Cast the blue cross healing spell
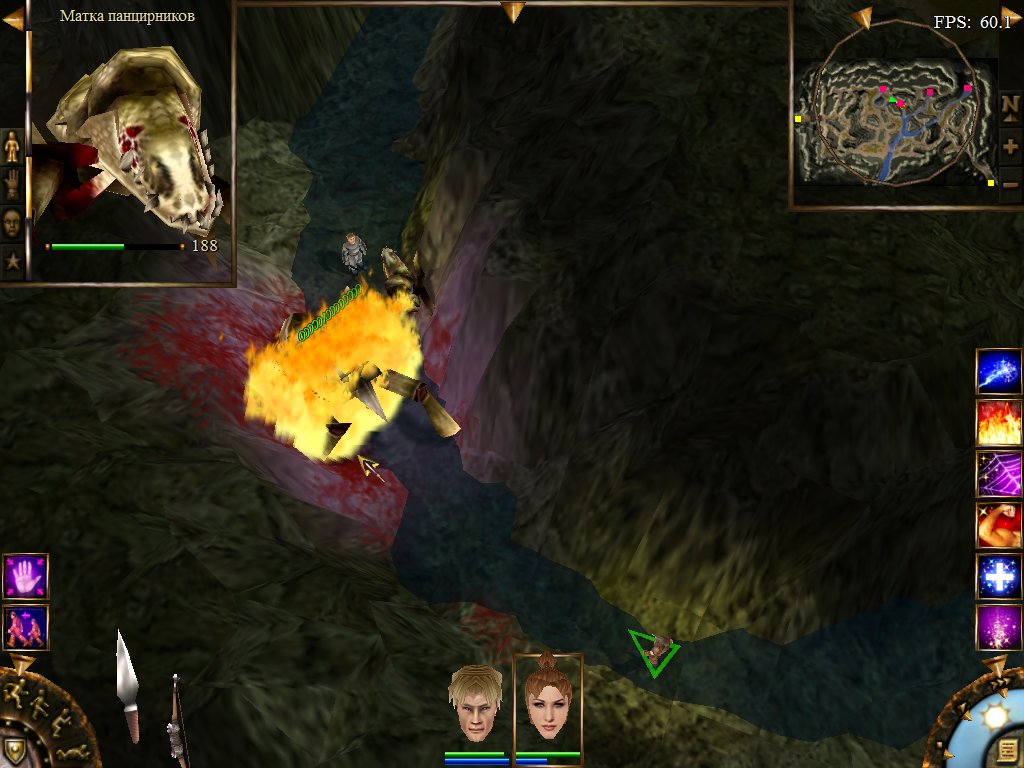This screenshot has width=1024, height=768. 998,577
